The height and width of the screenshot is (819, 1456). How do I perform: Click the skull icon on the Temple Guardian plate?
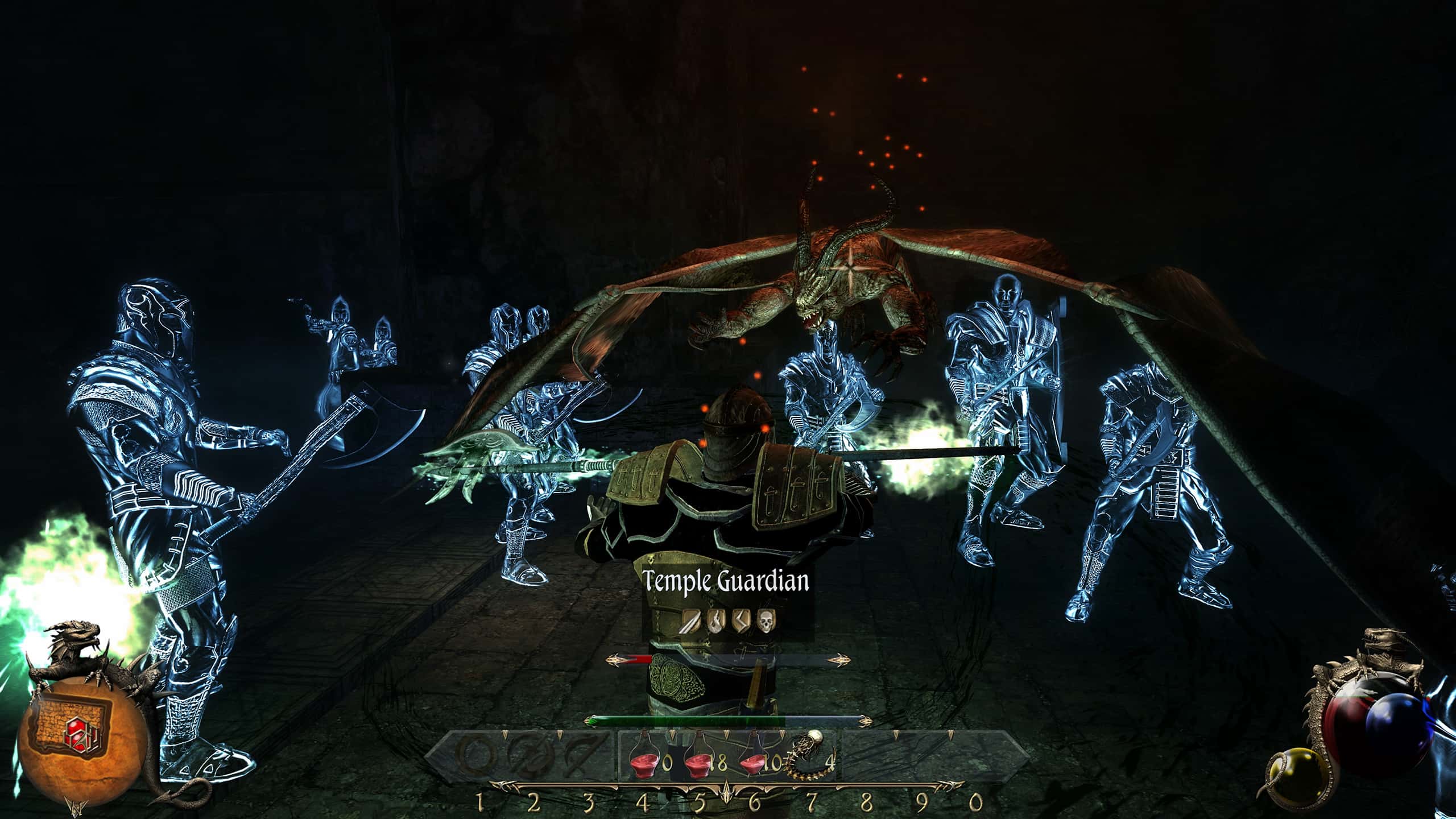pyautogui.click(x=767, y=621)
